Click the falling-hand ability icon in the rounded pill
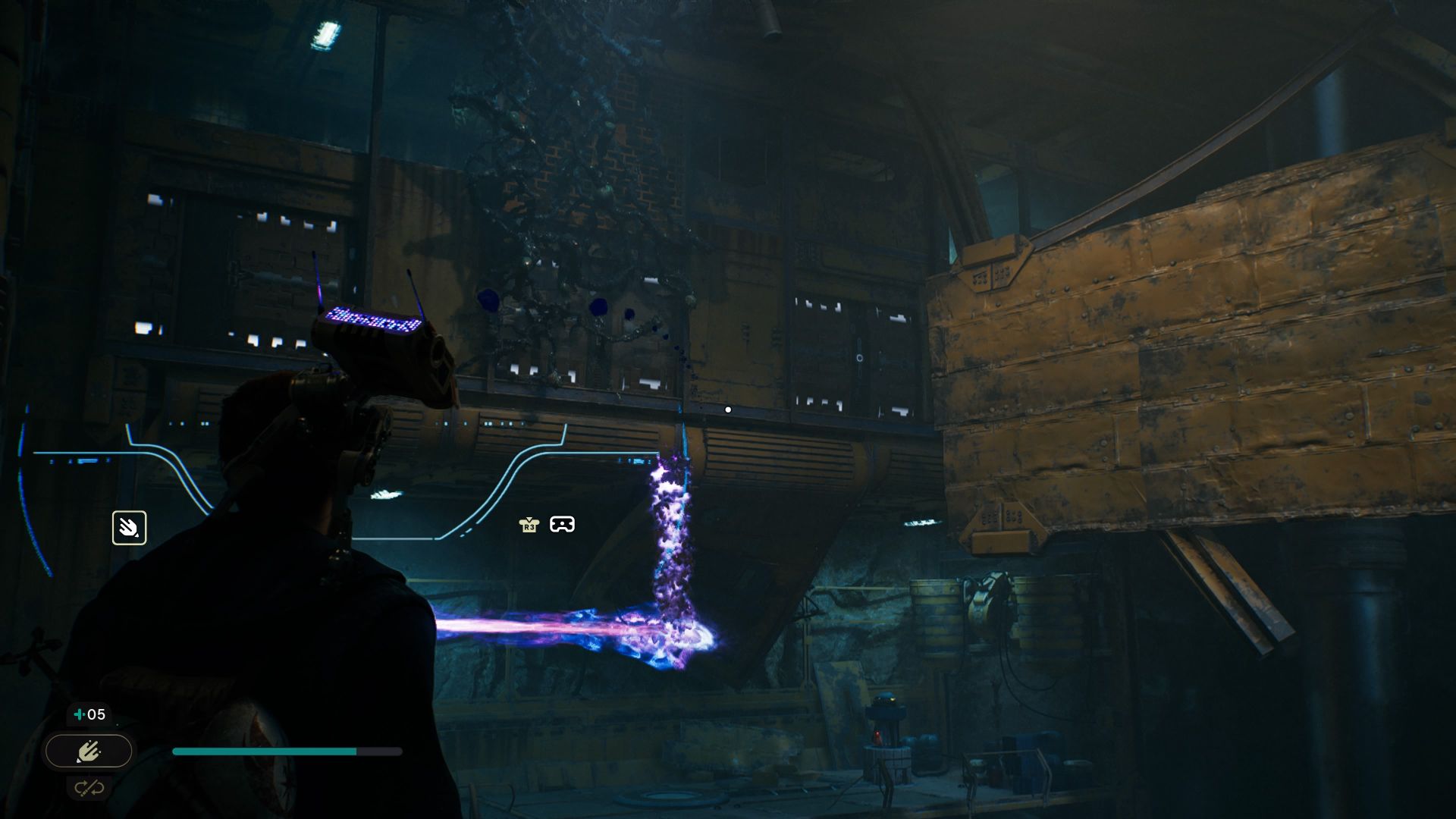The image size is (1456, 819). pos(88,751)
